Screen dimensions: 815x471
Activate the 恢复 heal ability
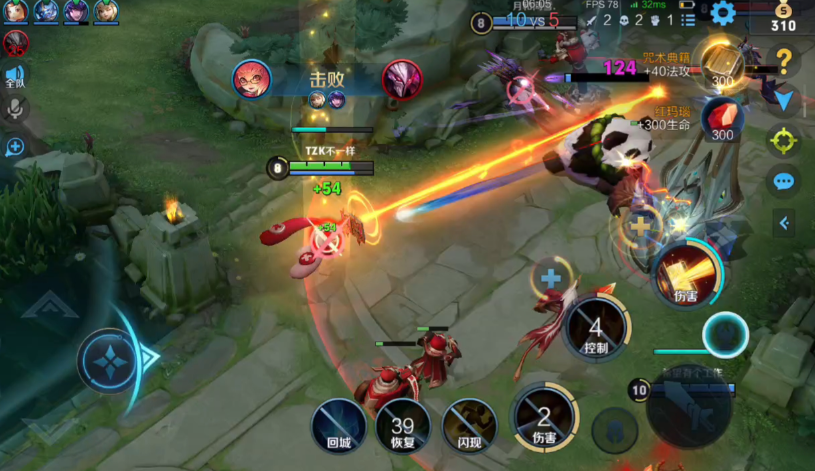pos(403,426)
